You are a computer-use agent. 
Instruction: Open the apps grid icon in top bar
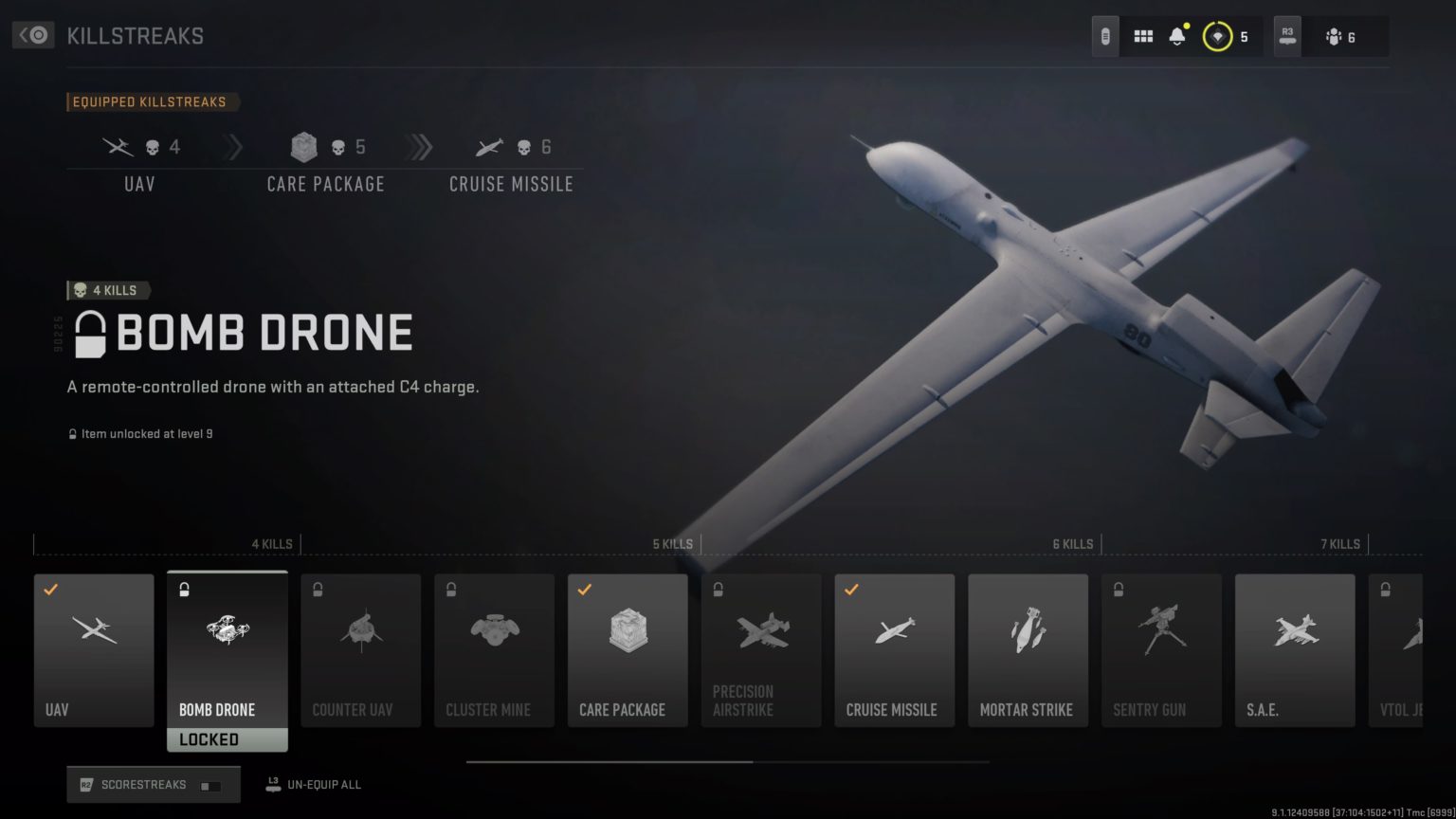pos(1143,34)
